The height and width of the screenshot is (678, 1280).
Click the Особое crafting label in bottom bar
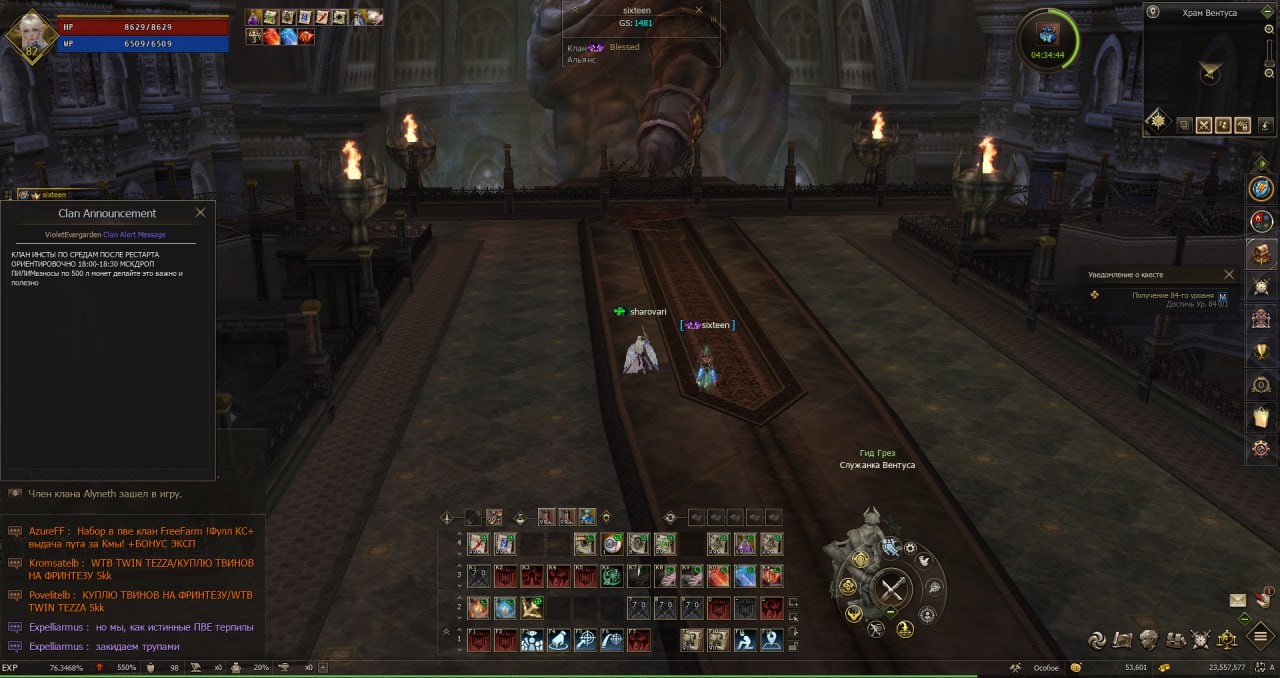click(x=1045, y=667)
